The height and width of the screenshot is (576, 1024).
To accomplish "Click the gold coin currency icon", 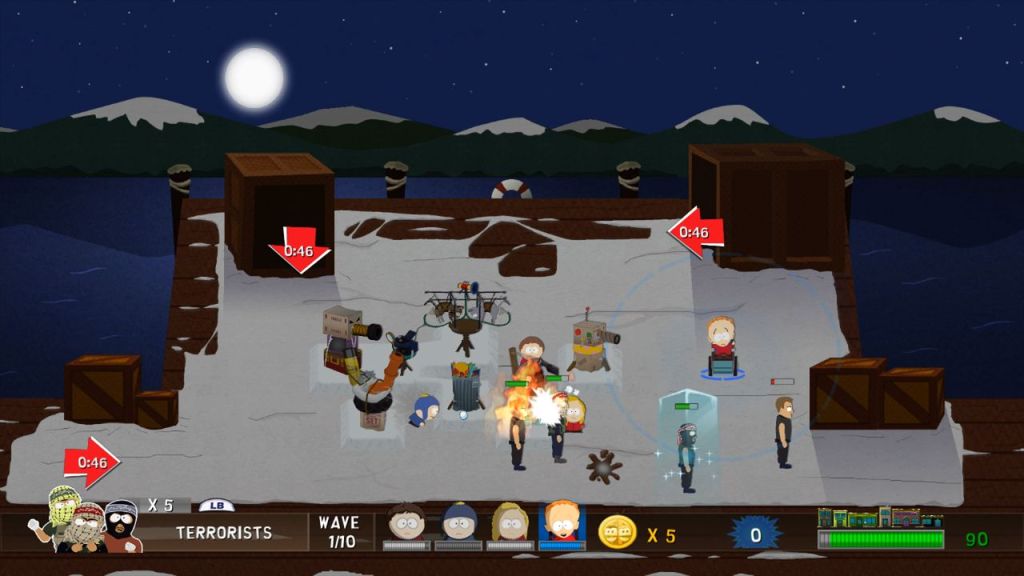I will pyautogui.click(x=617, y=532).
